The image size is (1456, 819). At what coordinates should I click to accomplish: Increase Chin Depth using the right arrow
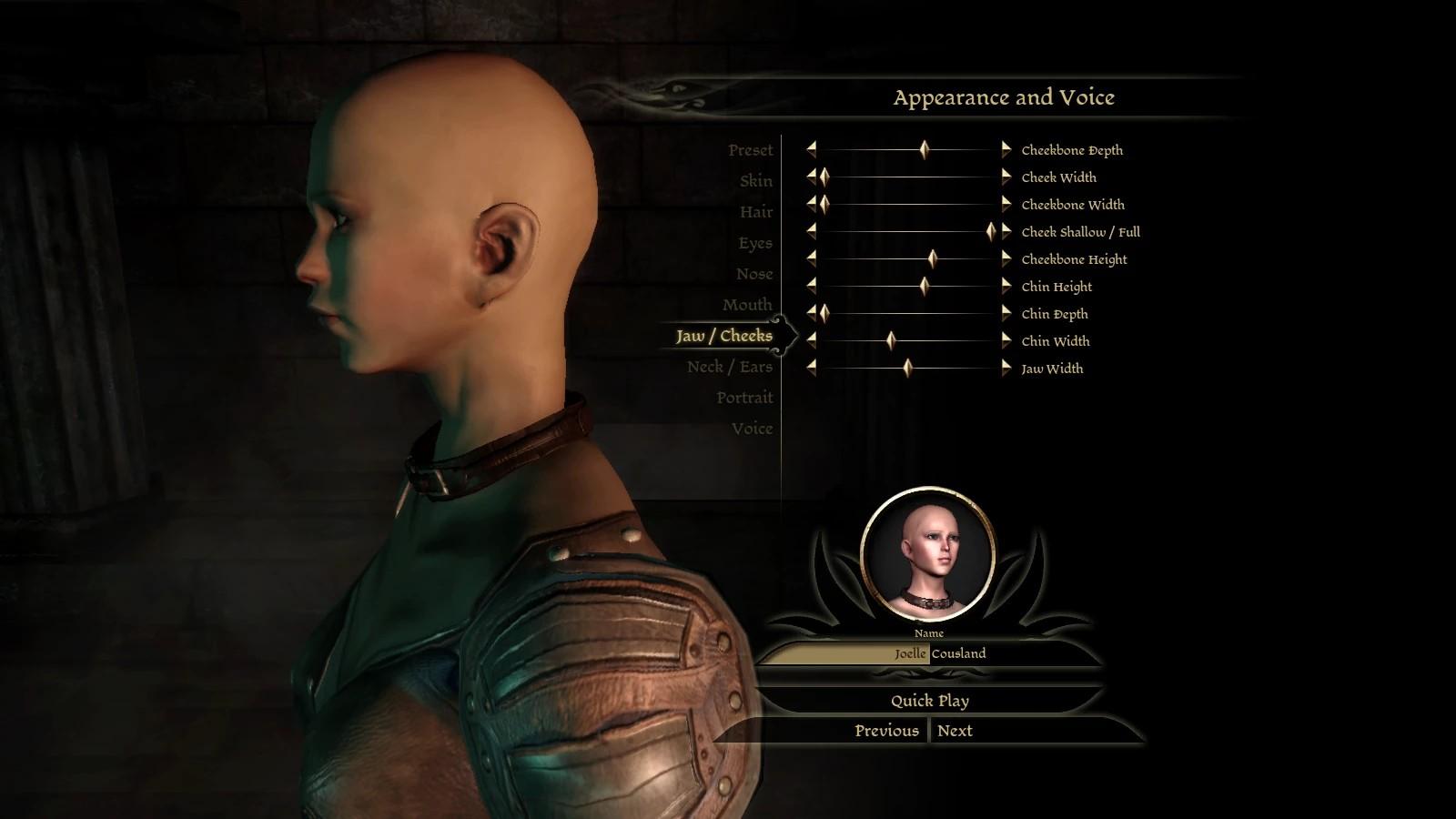[x=1006, y=313]
